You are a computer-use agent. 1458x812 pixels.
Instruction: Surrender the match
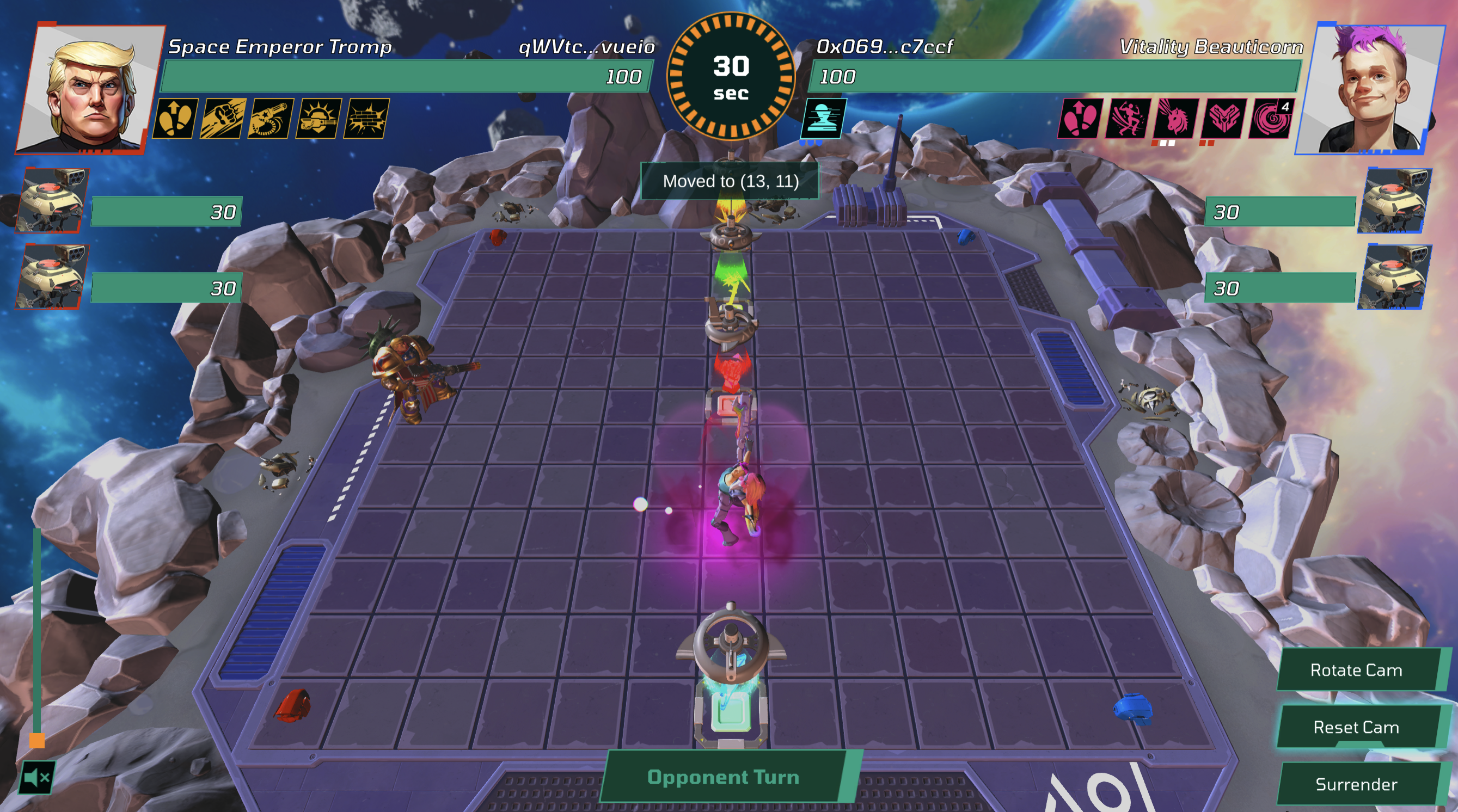(x=1356, y=784)
